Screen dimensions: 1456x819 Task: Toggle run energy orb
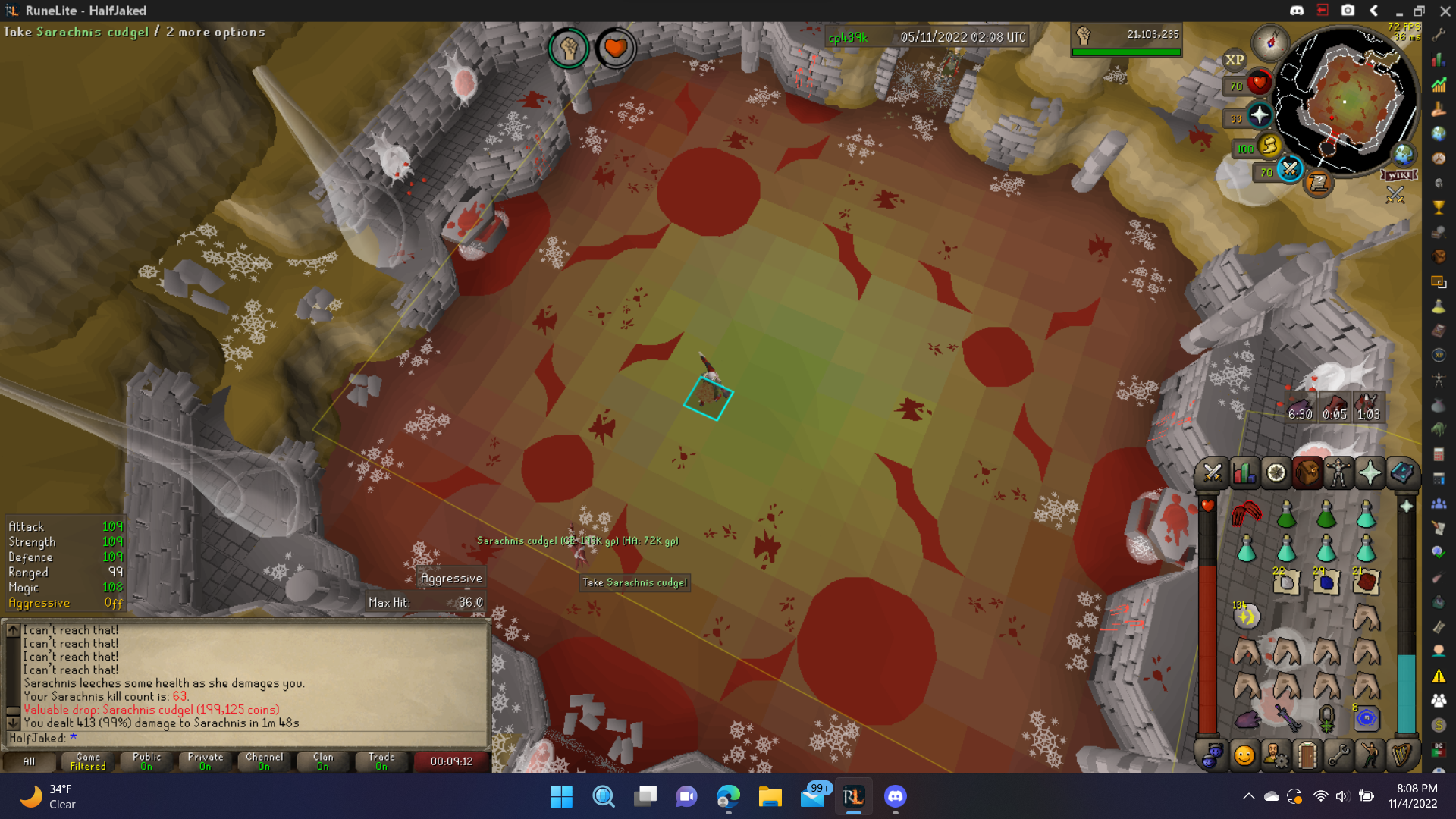coord(1269,145)
